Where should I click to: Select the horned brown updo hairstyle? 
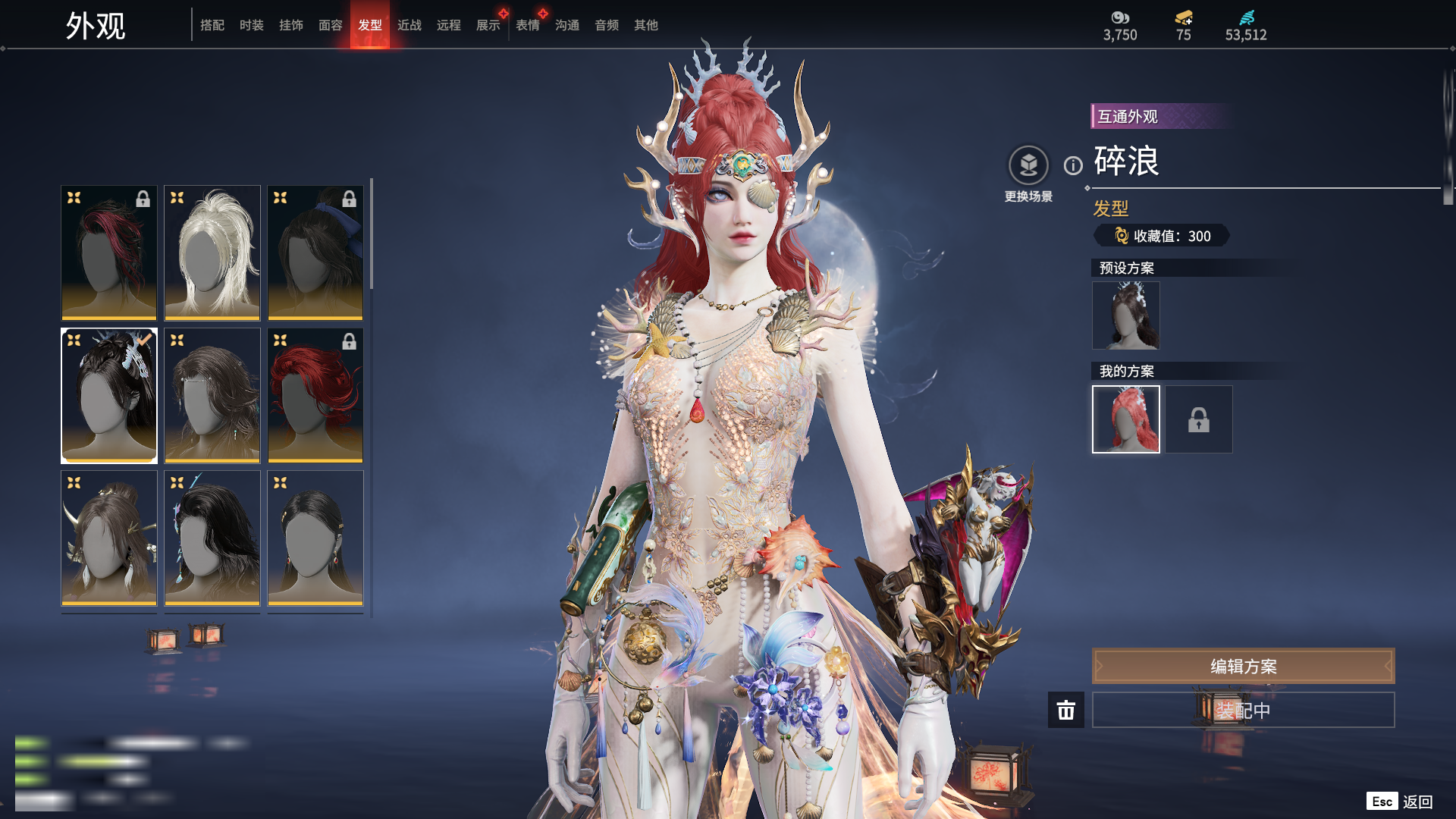[109, 538]
